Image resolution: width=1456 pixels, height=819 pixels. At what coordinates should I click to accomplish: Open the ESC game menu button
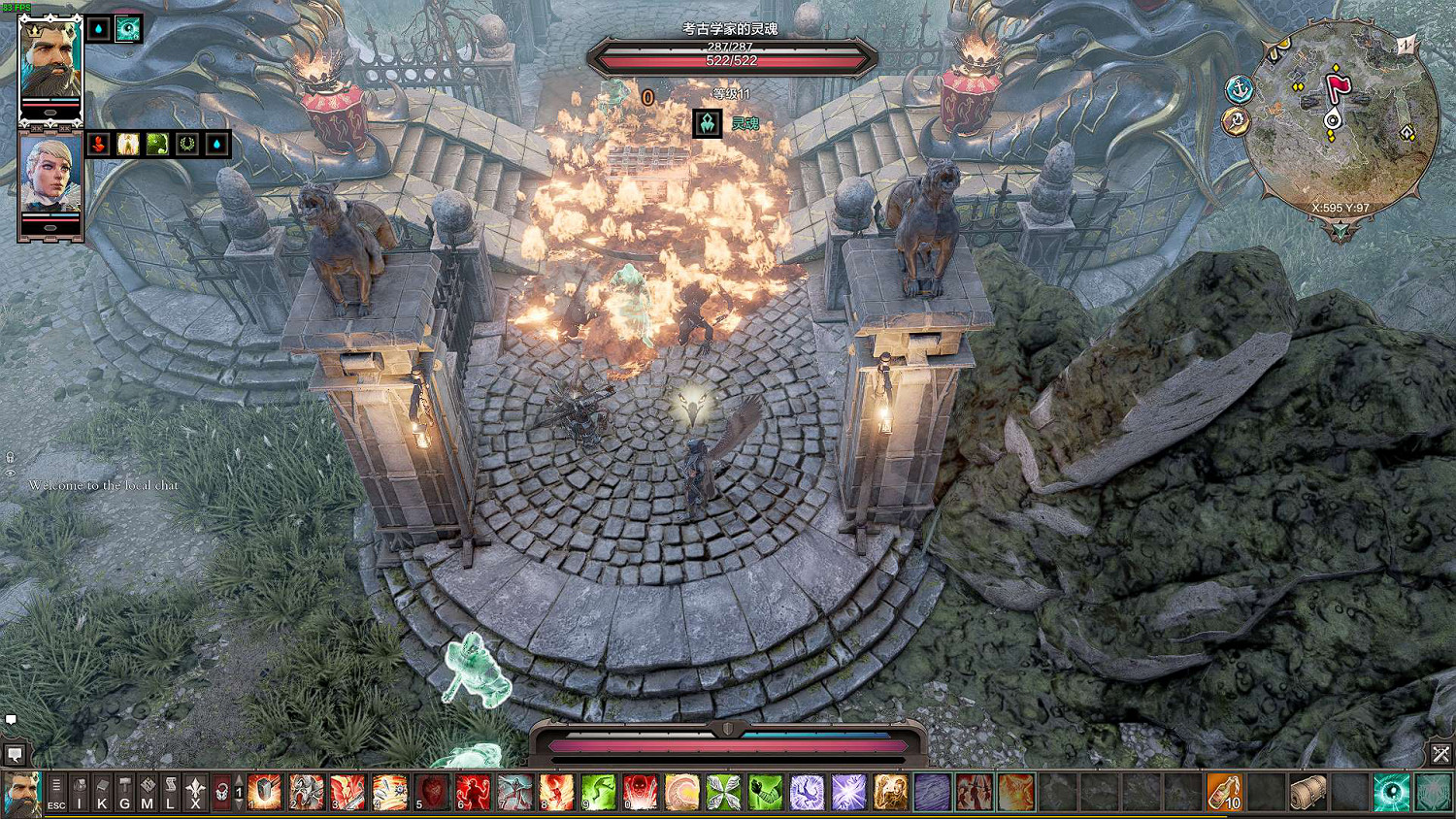click(x=56, y=793)
